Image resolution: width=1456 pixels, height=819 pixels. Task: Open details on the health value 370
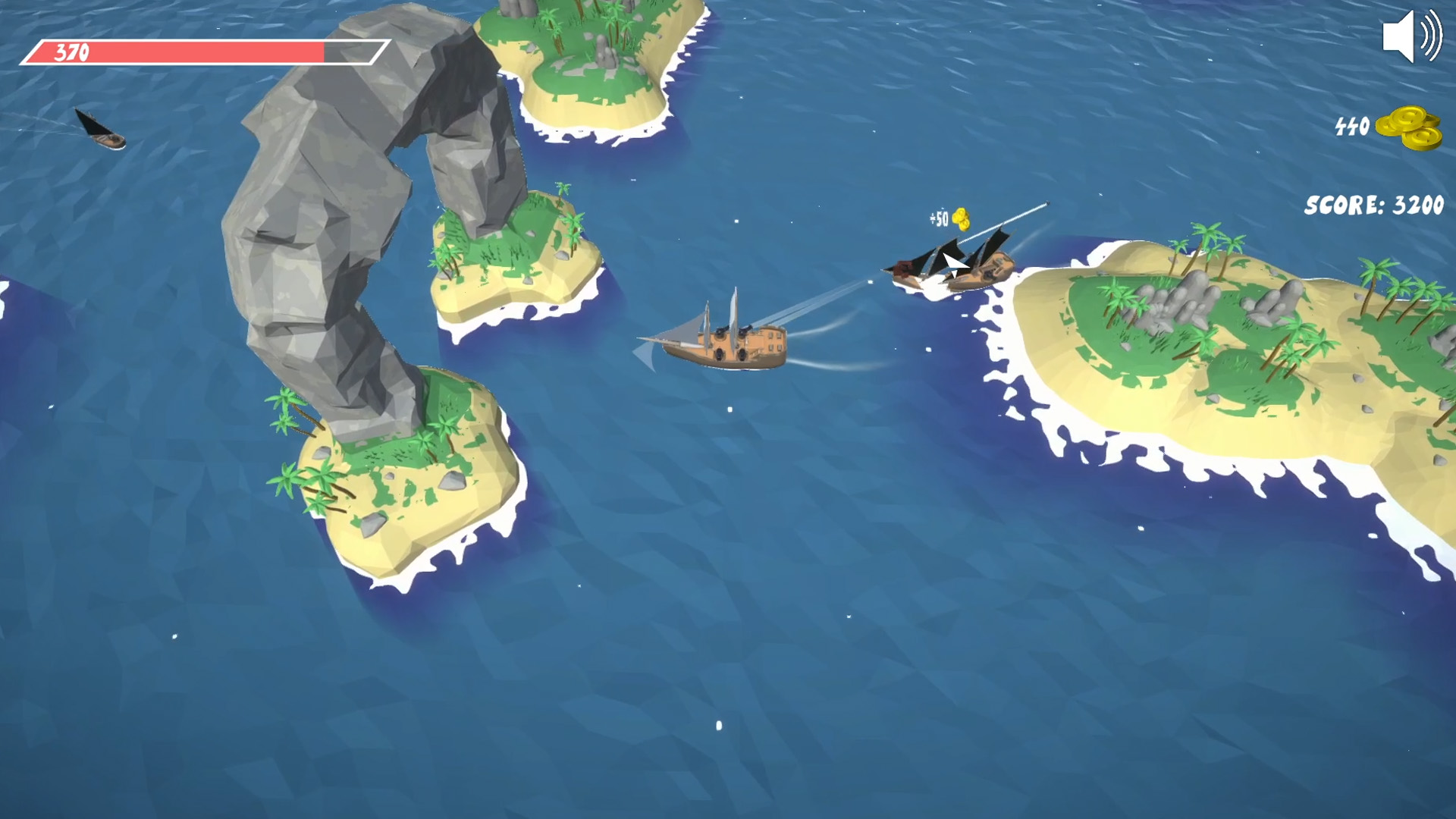pyautogui.click(x=70, y=52)
